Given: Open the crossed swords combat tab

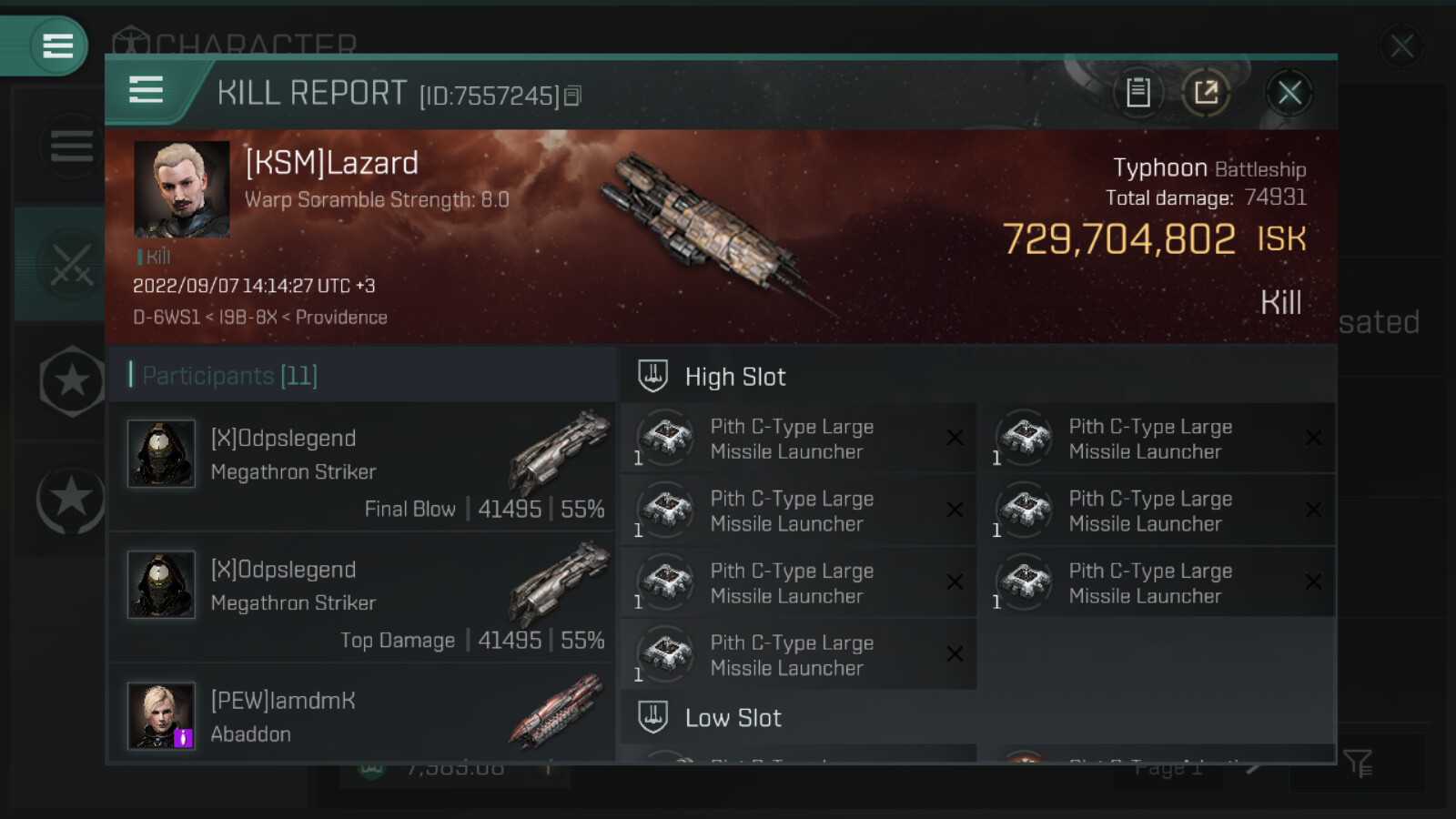Looking at the screenshot, I should 70,265.
